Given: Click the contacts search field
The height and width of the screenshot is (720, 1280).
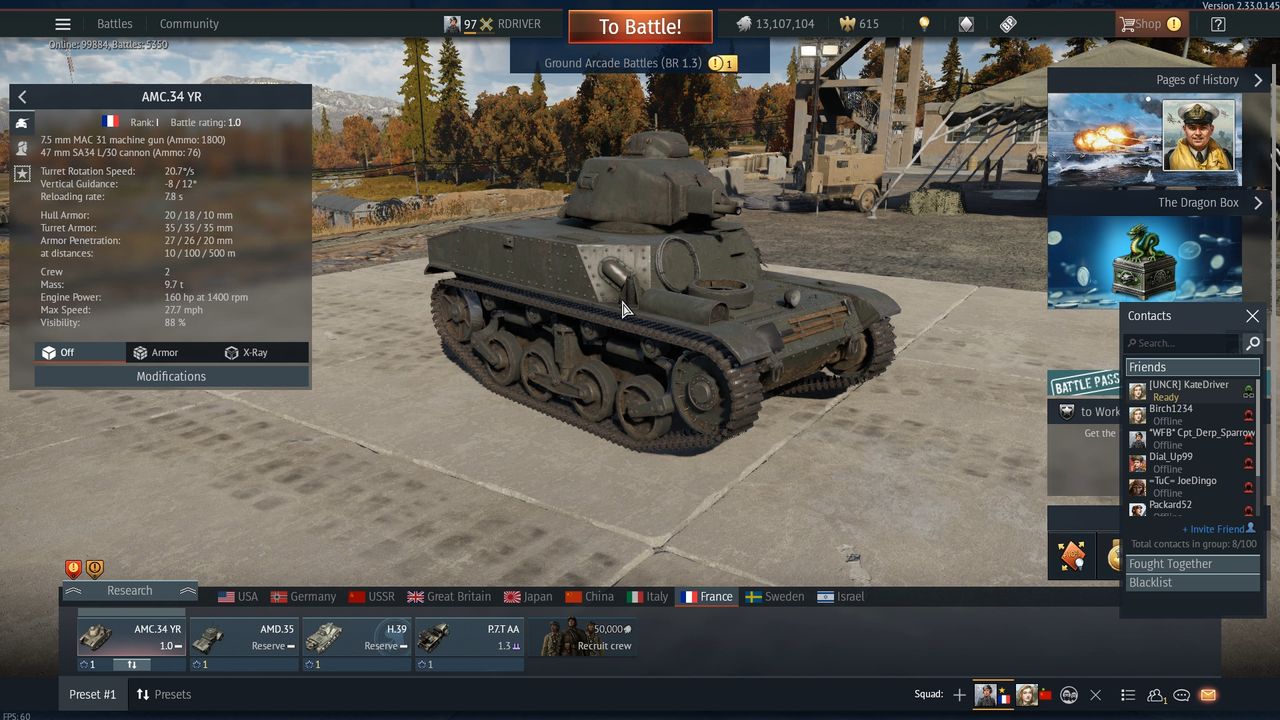Looking at the screenshot, I should [x=1182, y=343].
